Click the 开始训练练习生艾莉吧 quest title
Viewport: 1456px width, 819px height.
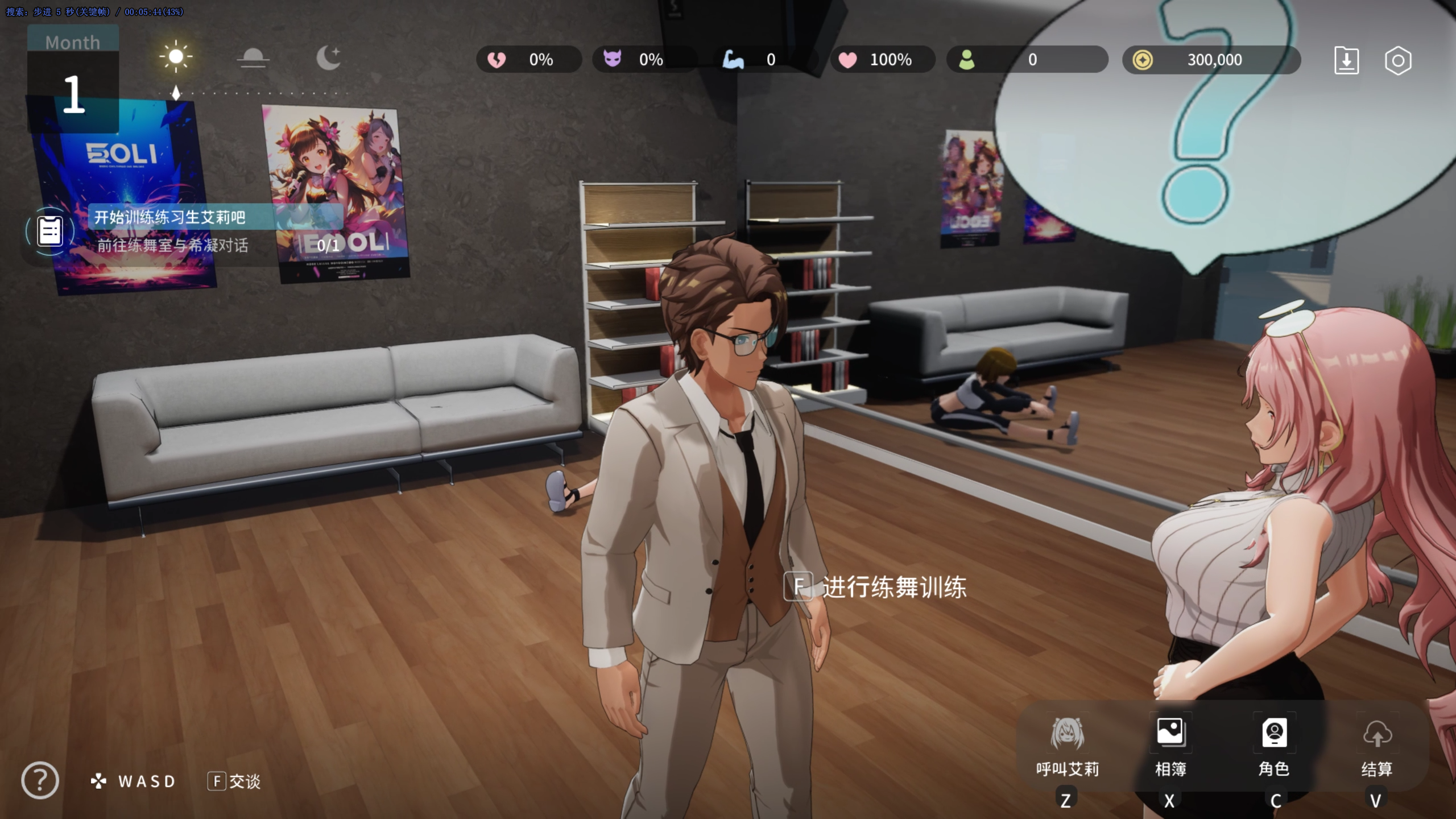click(x=169, y=217)
